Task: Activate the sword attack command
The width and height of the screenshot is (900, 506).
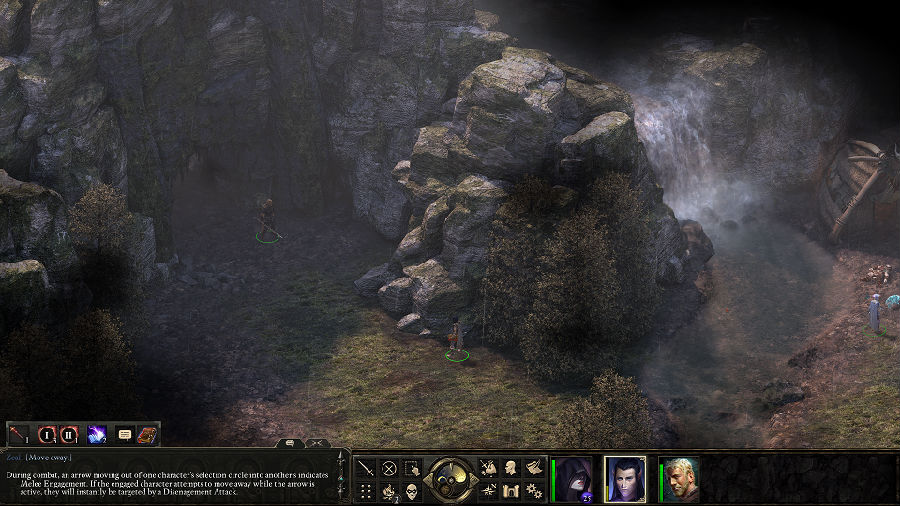Action: pos(367,467)
